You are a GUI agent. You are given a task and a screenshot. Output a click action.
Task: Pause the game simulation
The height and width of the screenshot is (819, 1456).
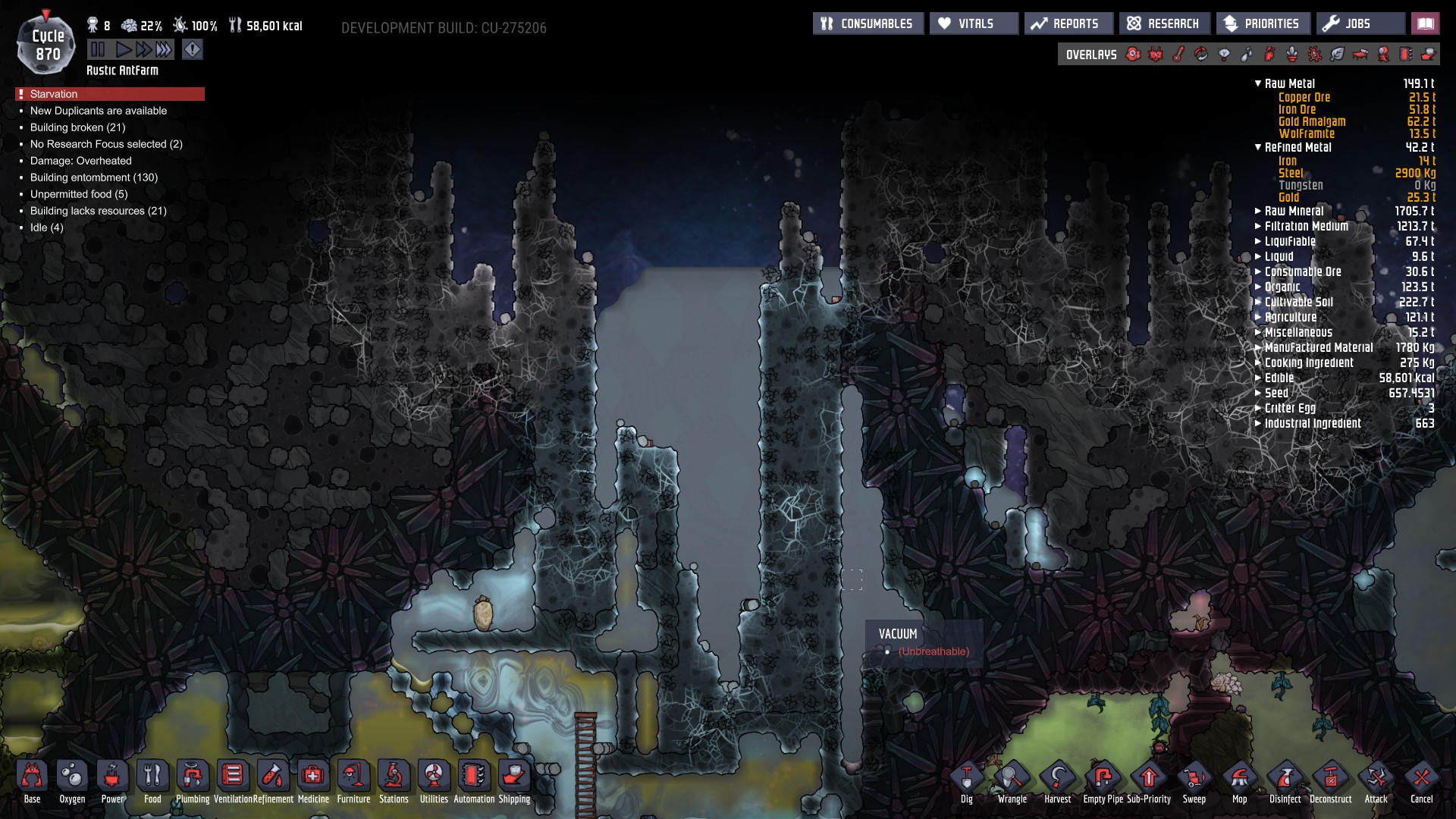point(98,50)
